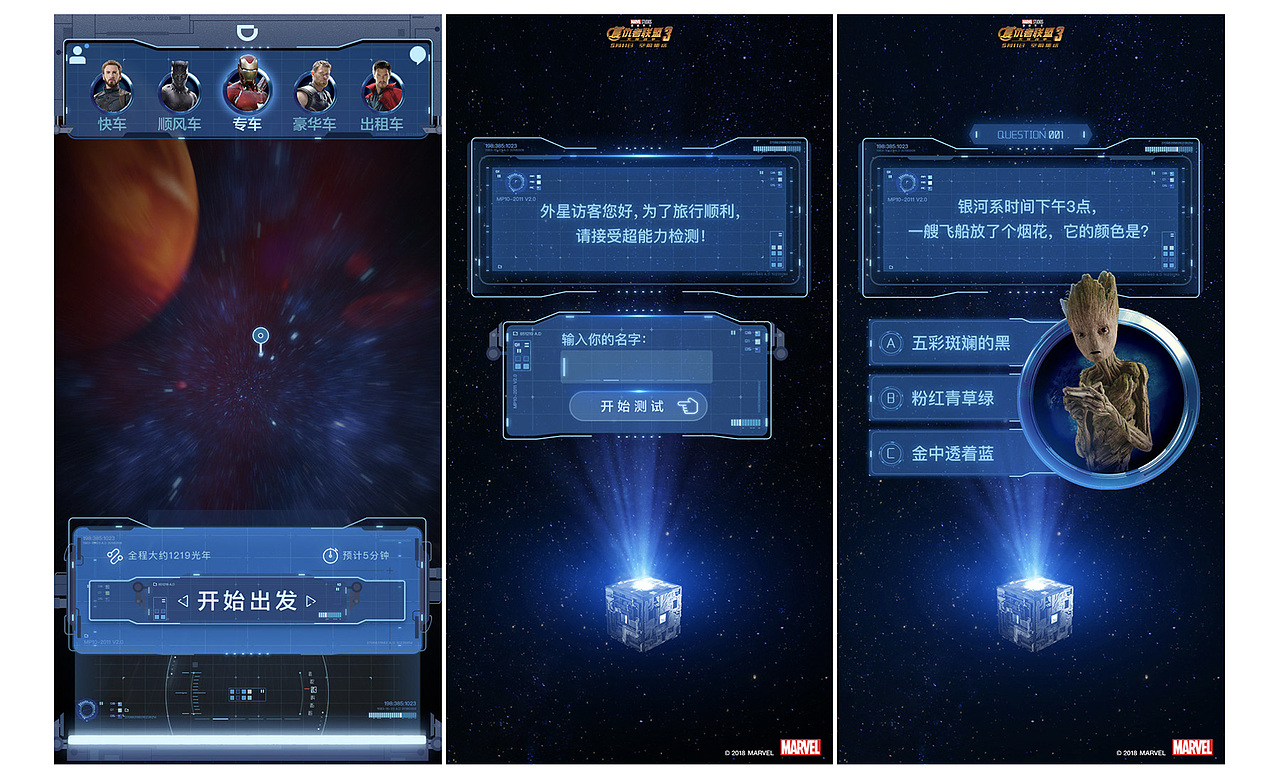Open the chat bubble message icon
The height and width of the screenshot is (782, 1280).
pos(417,54)
